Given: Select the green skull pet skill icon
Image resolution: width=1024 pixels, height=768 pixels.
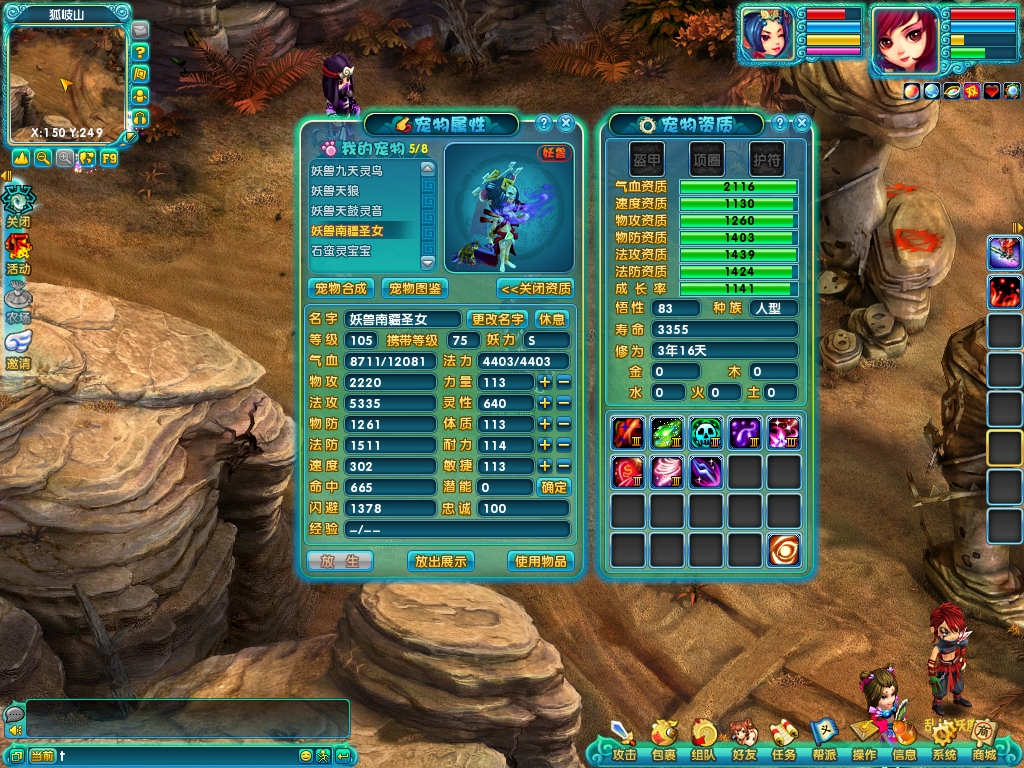Looking at the screenshot, I should 706,432.
